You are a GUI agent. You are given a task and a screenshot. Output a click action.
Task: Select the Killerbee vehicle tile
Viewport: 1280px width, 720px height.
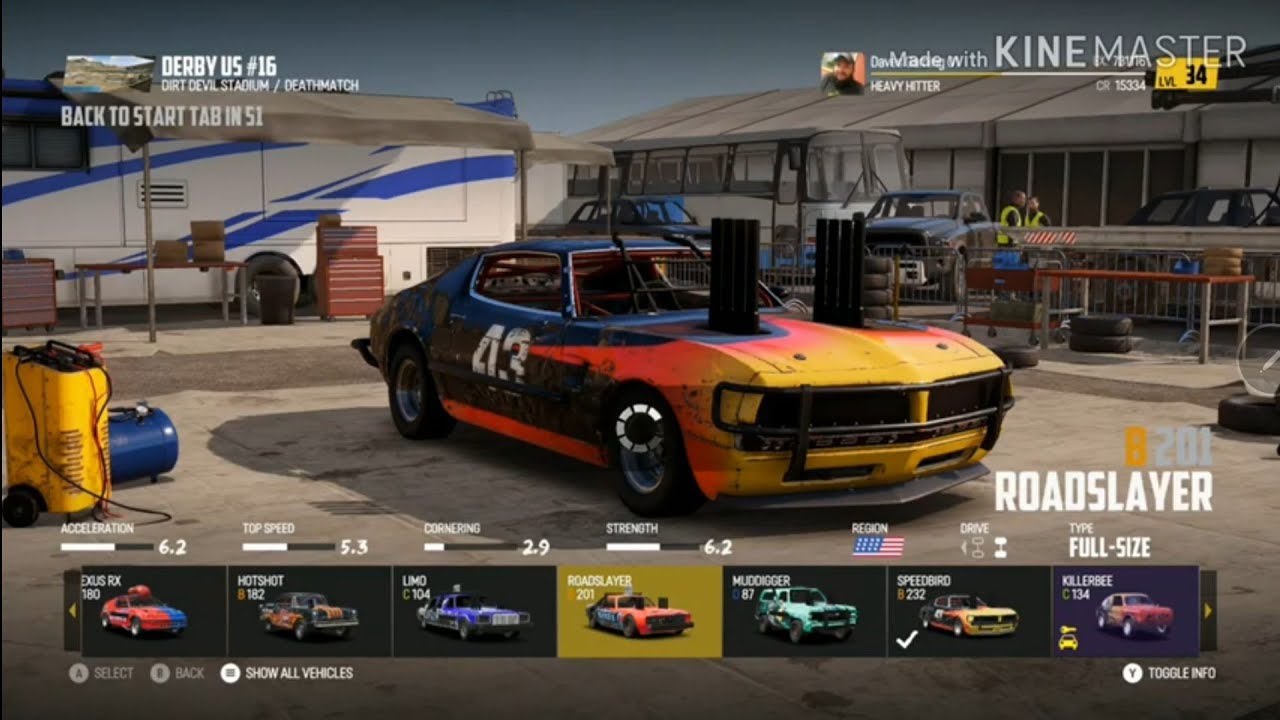click(x=1125, y=612)
